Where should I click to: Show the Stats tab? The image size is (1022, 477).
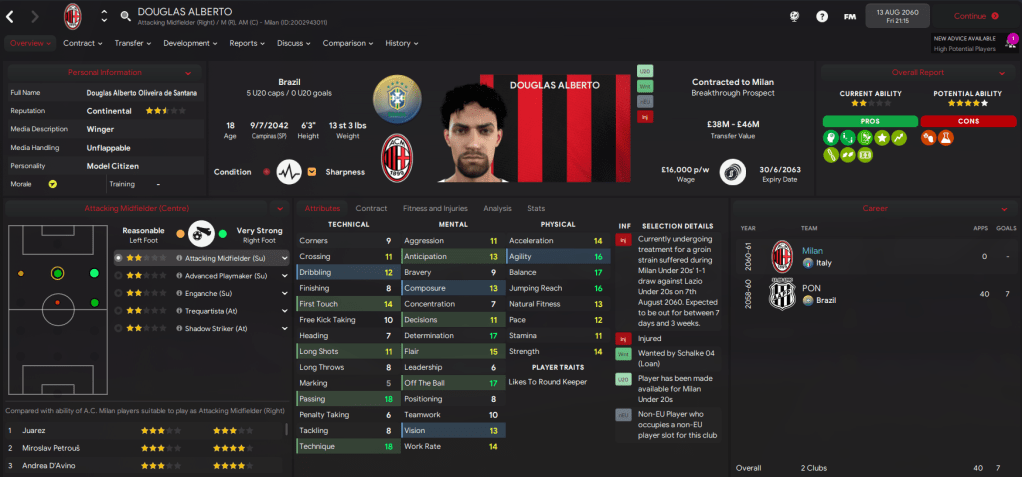point(536,208)
